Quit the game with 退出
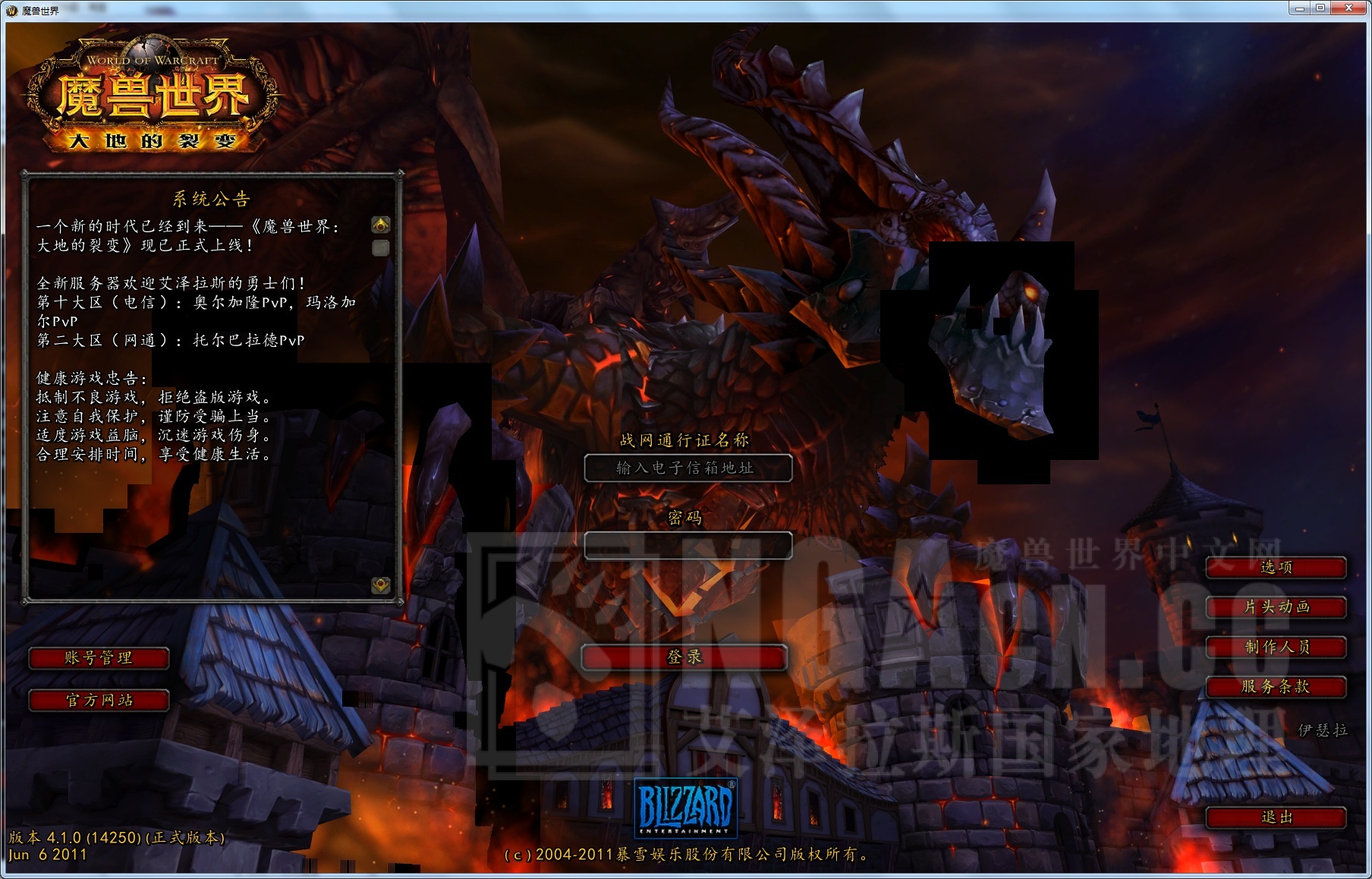This screenshot has height=879, width=1372. pyautogui.click(x=1276, y=818)
